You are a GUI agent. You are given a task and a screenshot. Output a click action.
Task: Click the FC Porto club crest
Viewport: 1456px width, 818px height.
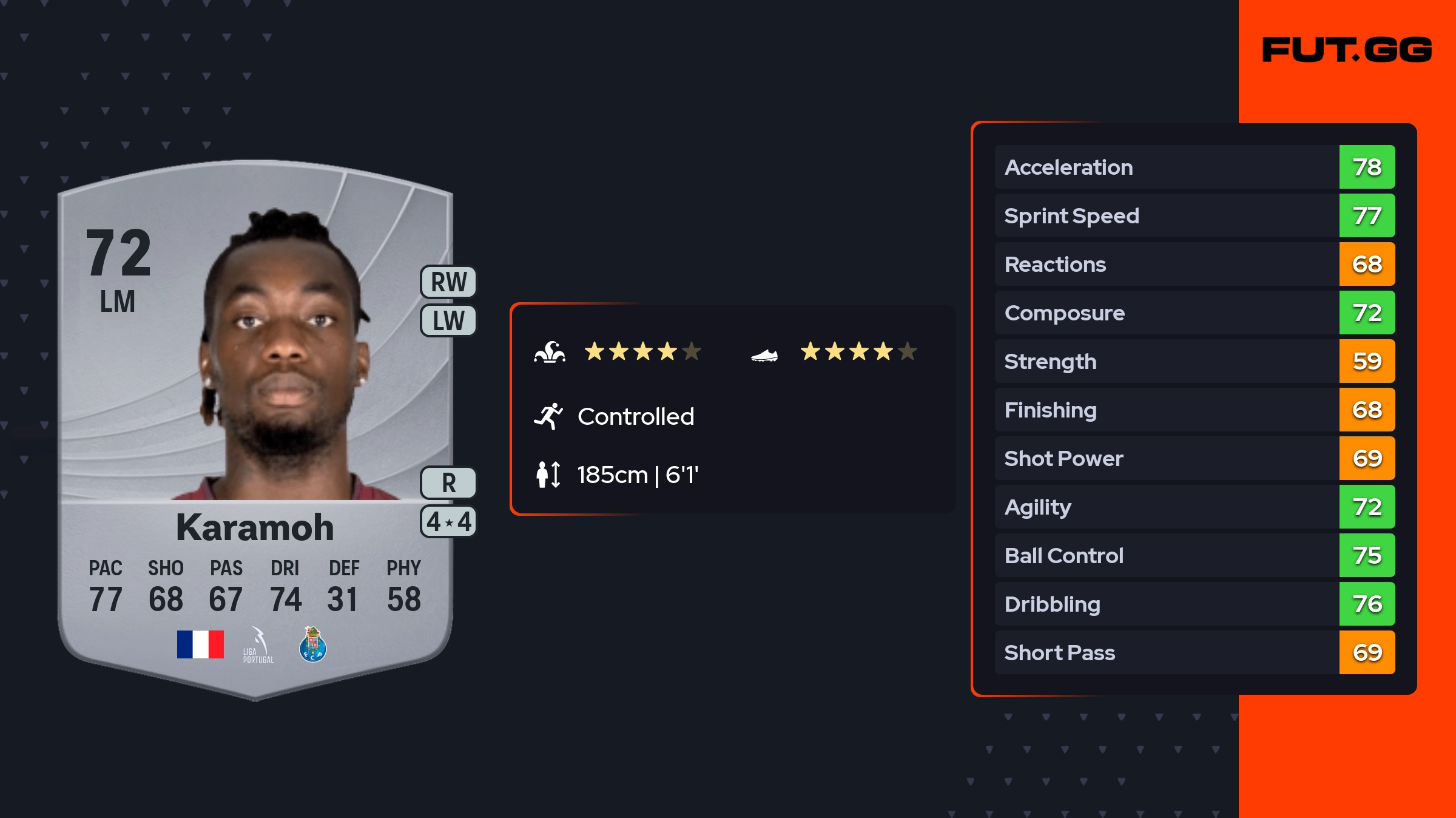coord(313,644)
